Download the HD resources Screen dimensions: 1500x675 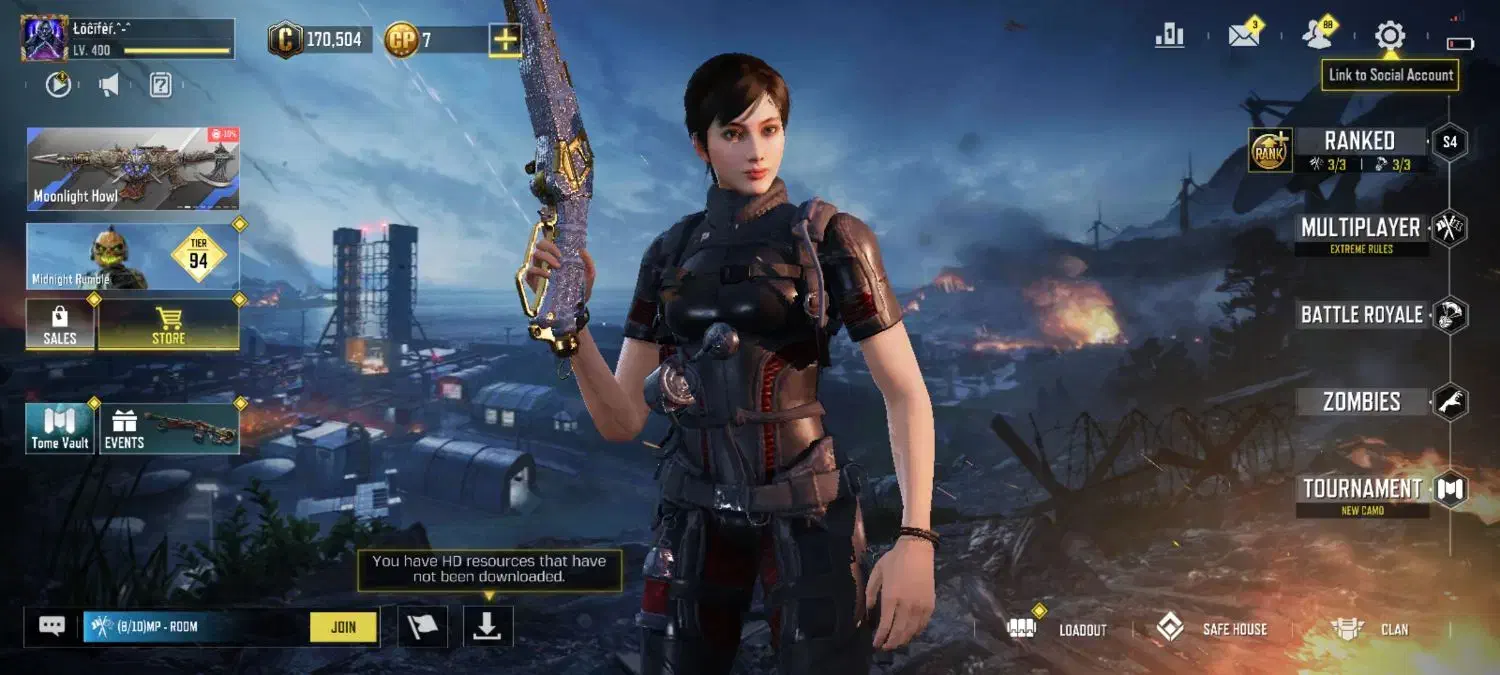tap(487, 626)
